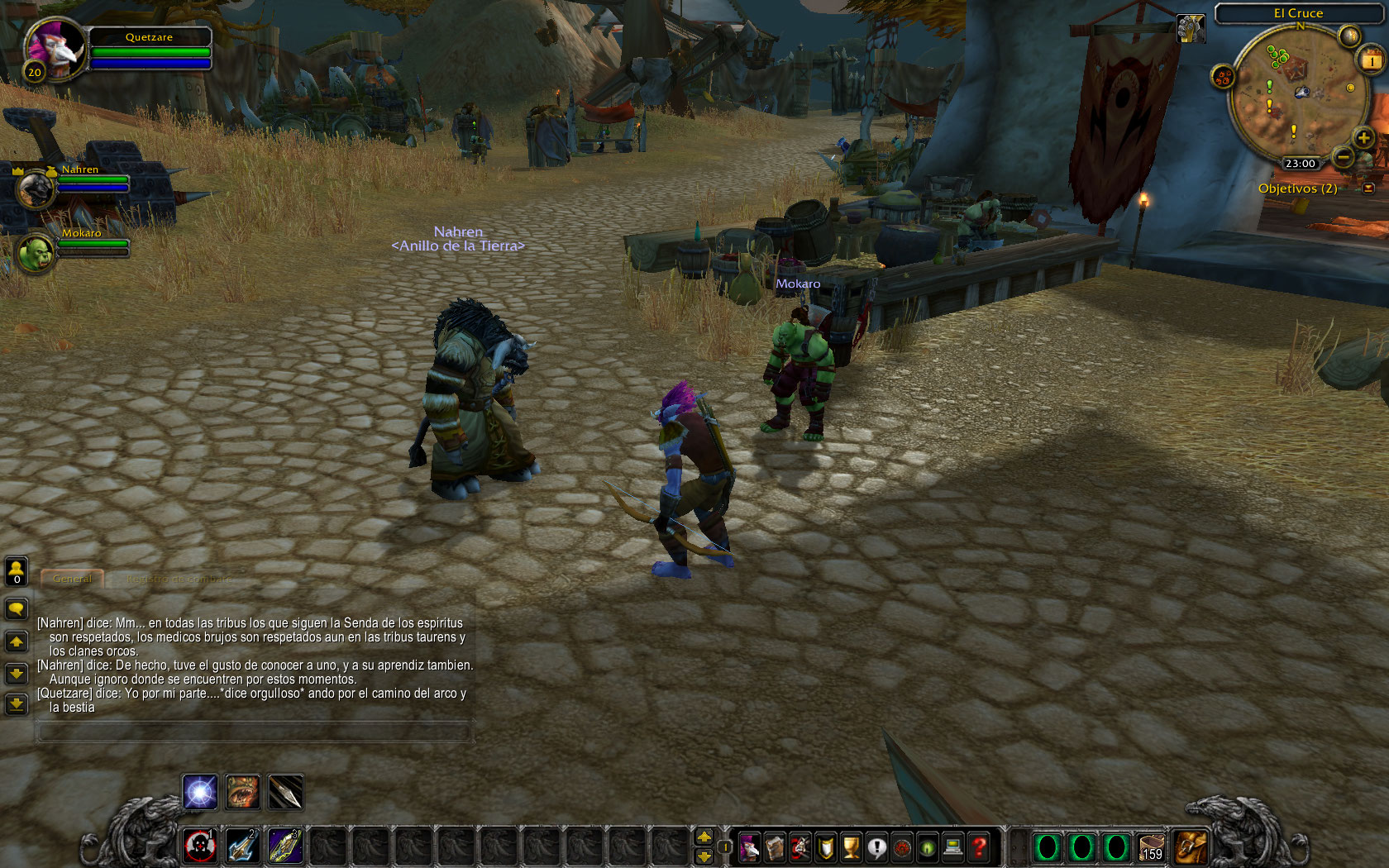
Task: Switch to the General chat tab
Action: click(73, 579)
